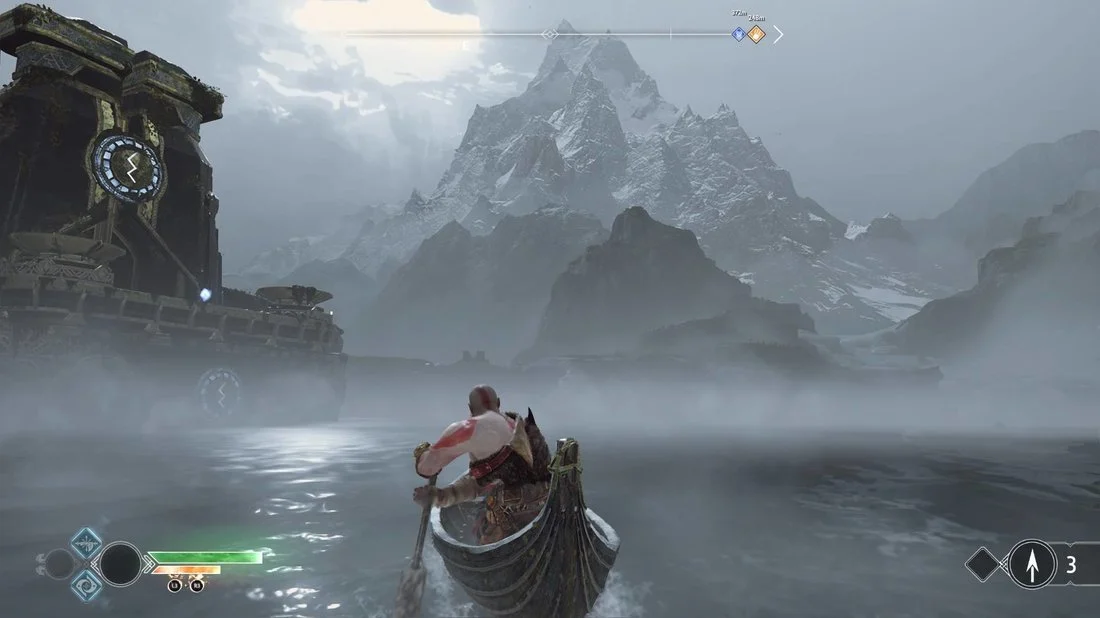Click the compass's right chevron arrow
This screenshot has height=618, width=1100.
click(778, 34)
